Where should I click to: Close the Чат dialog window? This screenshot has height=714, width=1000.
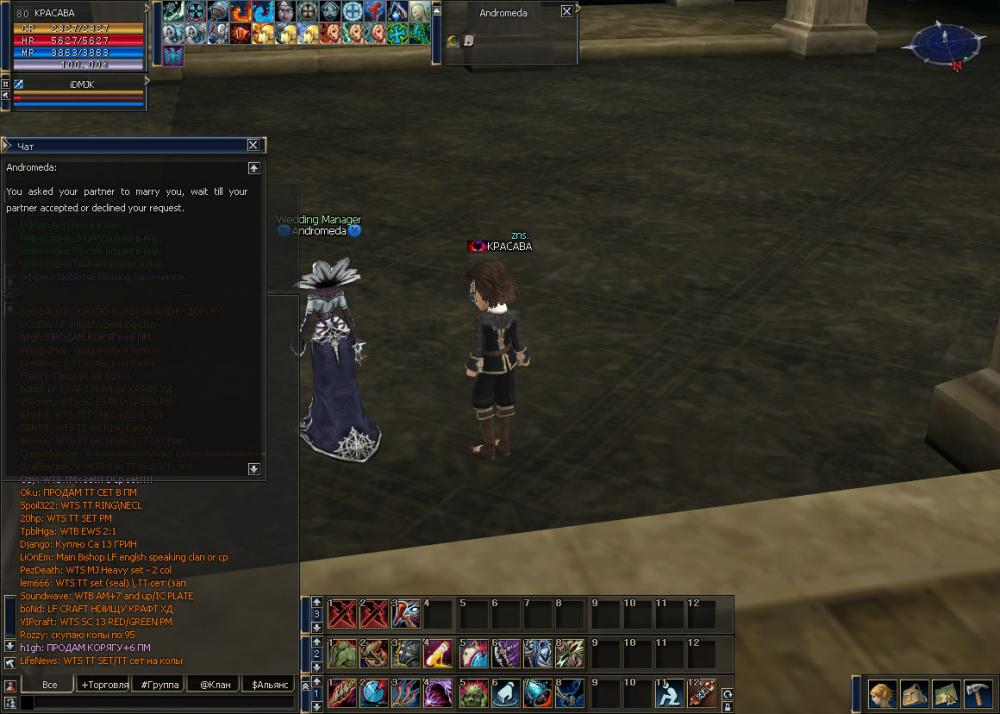coord(253,145)
